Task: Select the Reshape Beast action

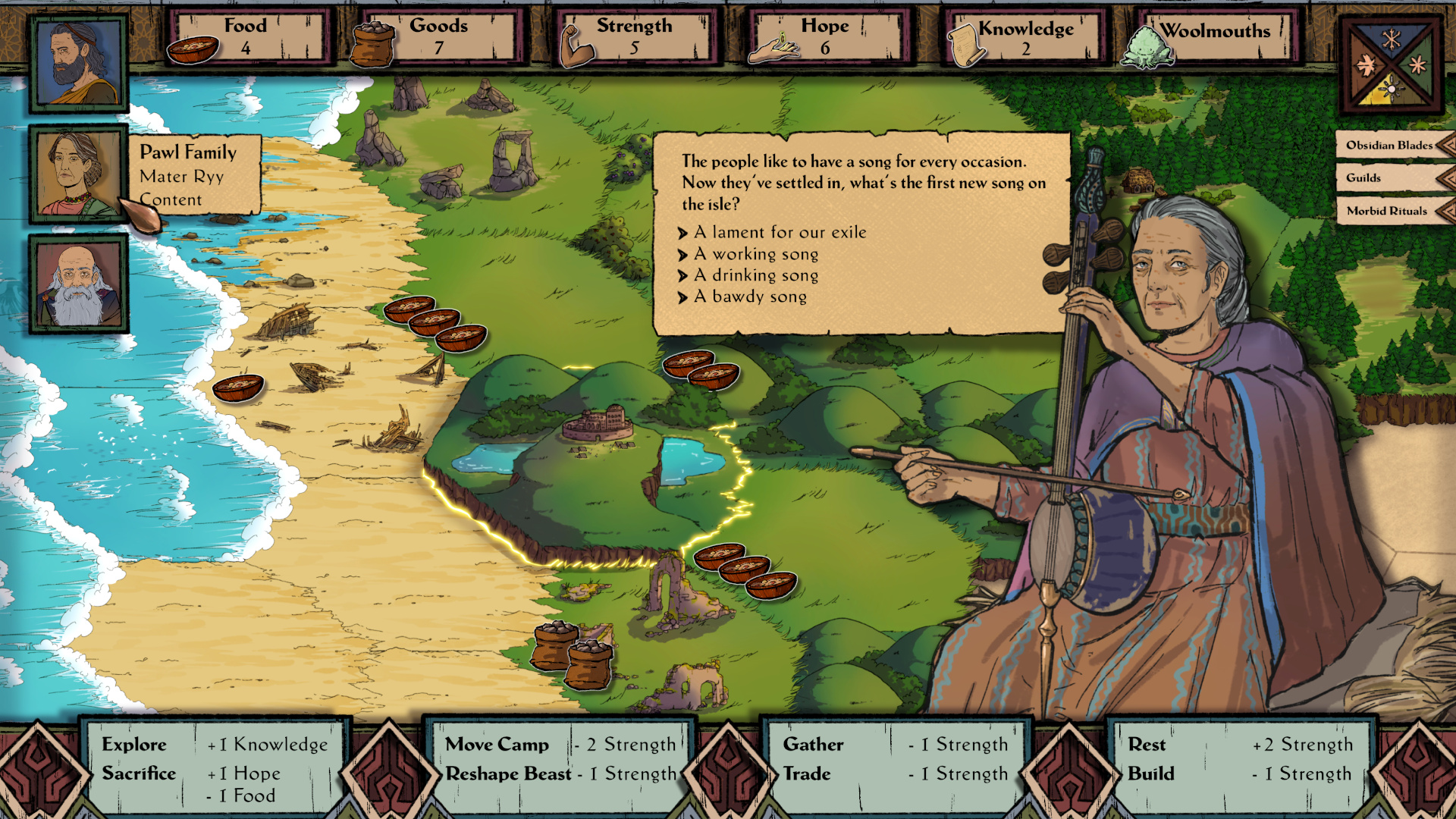Action: tap(508, 773)
